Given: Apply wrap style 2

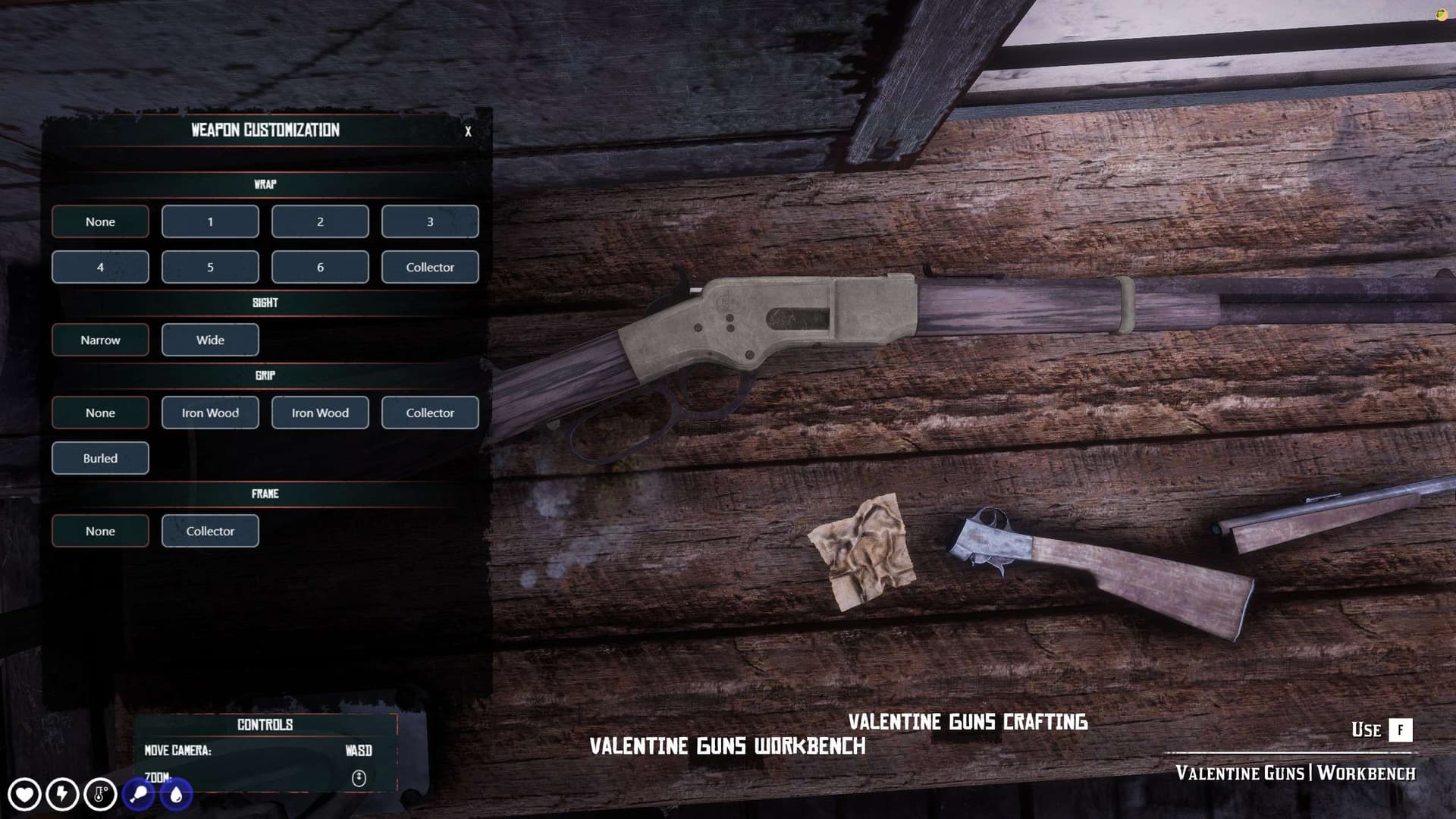Looking at the screenshot, I should click(320, 221).
